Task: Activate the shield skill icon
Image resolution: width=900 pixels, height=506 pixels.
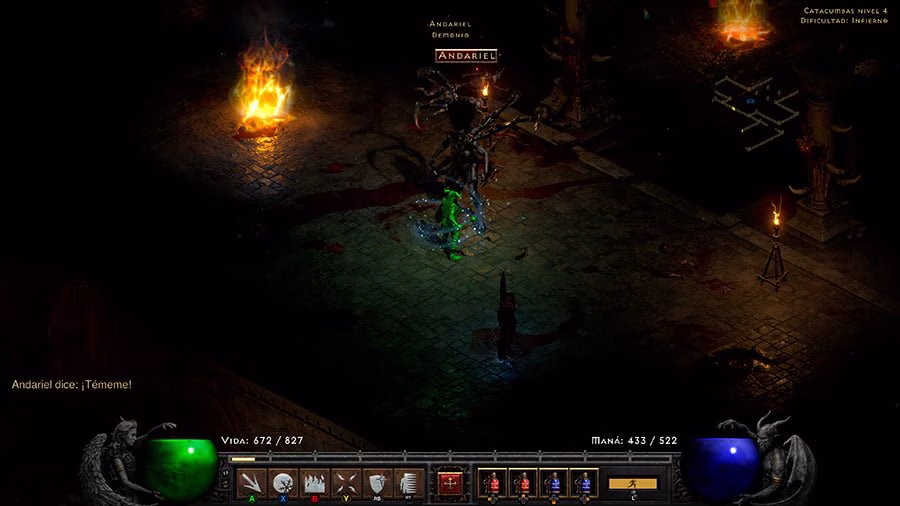Action: pos(377,482)
